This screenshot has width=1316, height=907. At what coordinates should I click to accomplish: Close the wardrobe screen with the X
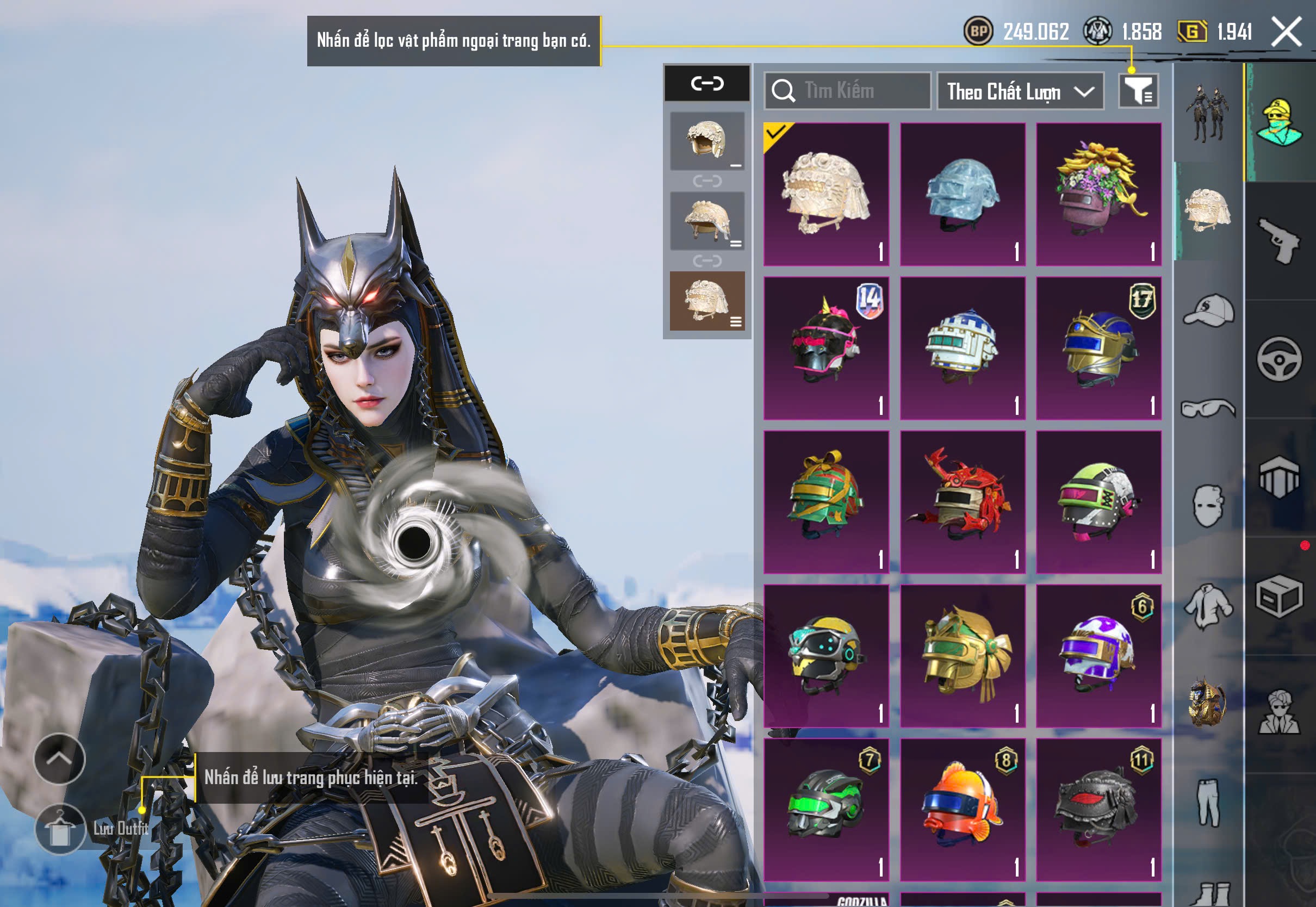click(x=1286, y=32)
